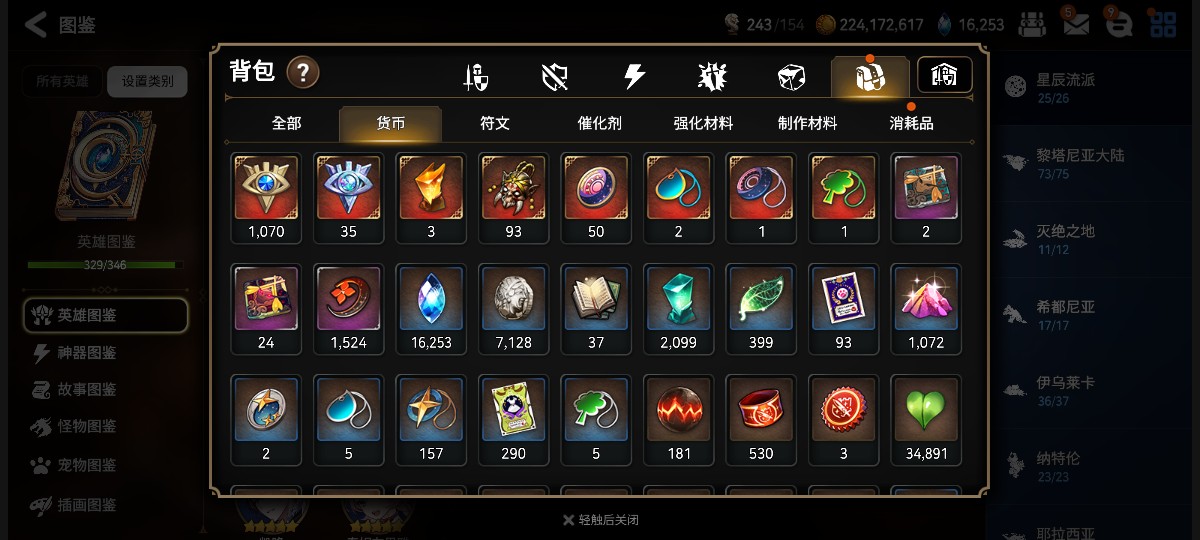The image size is (1200, 540).
Task: Open the 背包 help question mark
Action: [x=303, y=72]
